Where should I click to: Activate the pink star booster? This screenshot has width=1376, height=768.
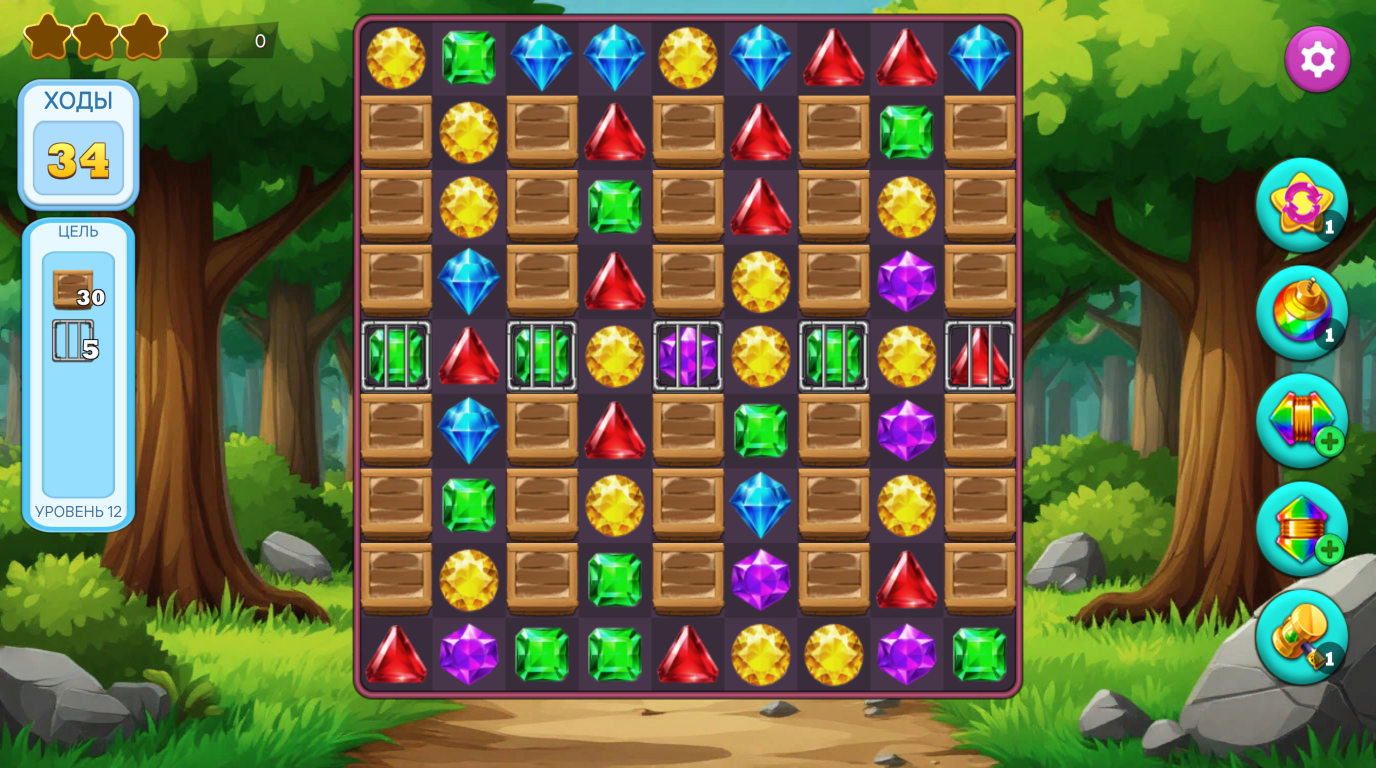(1301, 205)
